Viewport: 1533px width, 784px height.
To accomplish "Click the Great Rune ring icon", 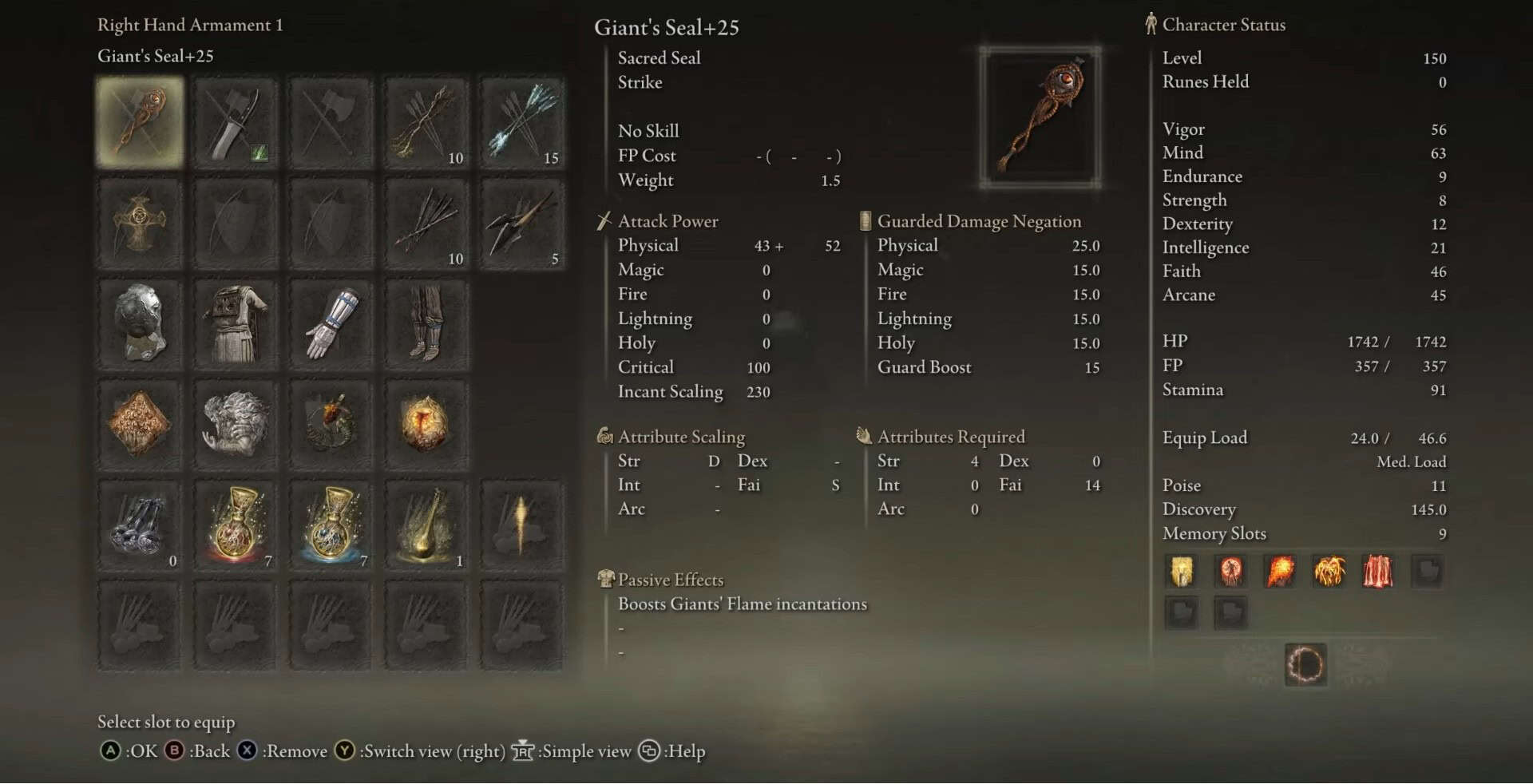I will point(1305,664).
